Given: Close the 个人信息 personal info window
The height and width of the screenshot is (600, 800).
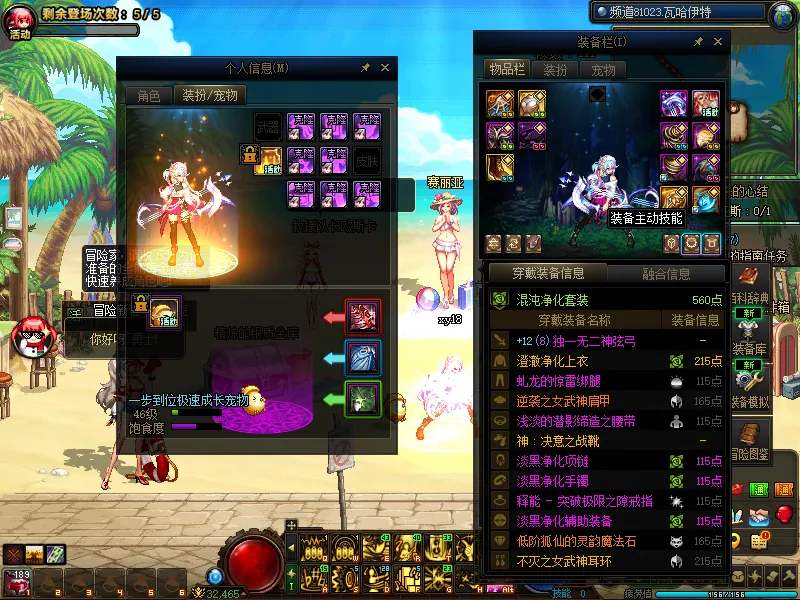Looking at the screenshot, I should 386,68.
